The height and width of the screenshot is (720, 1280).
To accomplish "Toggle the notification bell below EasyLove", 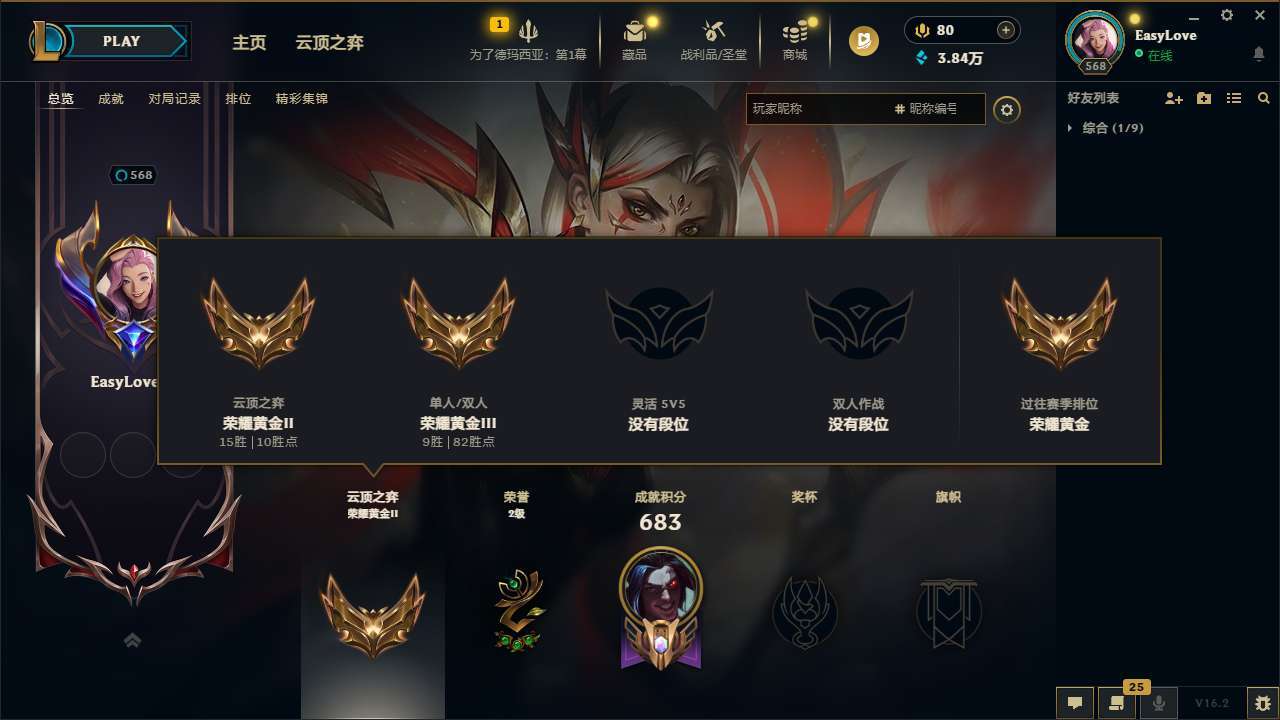I will pyautogui.click(x=1257, y=52).
